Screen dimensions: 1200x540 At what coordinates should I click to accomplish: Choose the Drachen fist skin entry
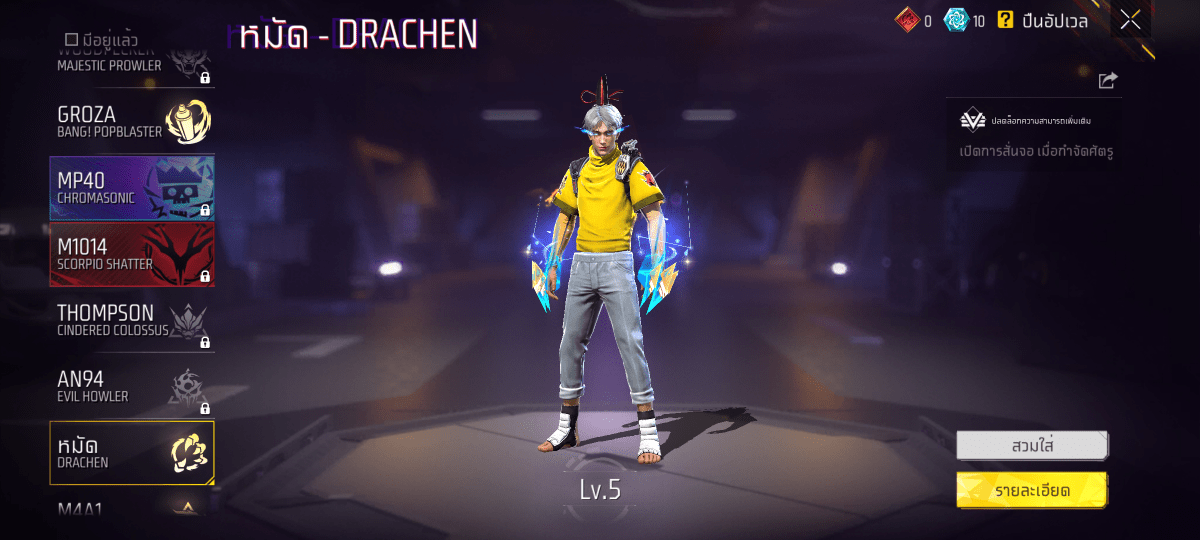tap(131, 453)
